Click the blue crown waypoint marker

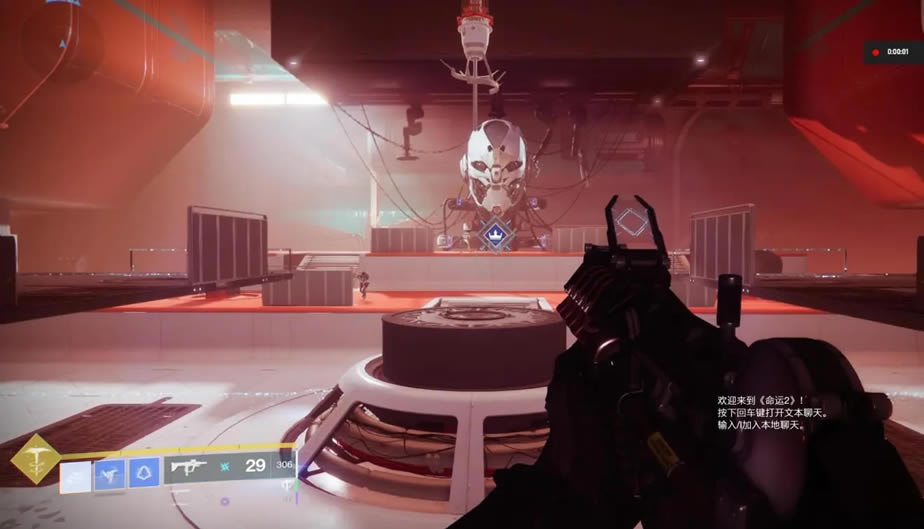tap(491, 235)
